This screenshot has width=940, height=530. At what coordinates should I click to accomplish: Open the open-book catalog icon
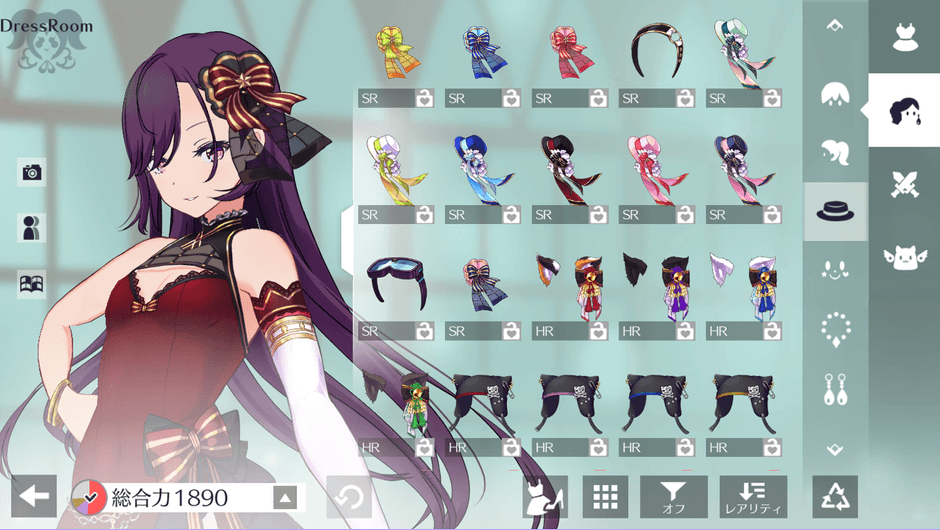tap(32, 284)
